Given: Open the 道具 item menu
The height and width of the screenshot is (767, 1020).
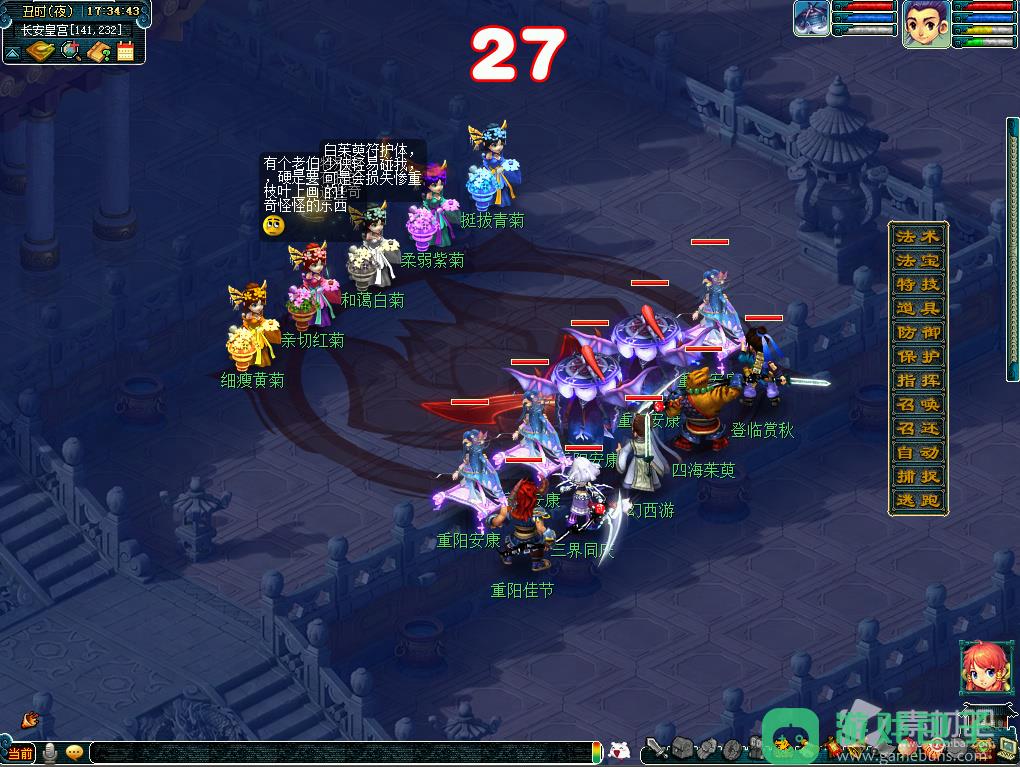Looking at the screenshot, I should [x=918, y=309].
